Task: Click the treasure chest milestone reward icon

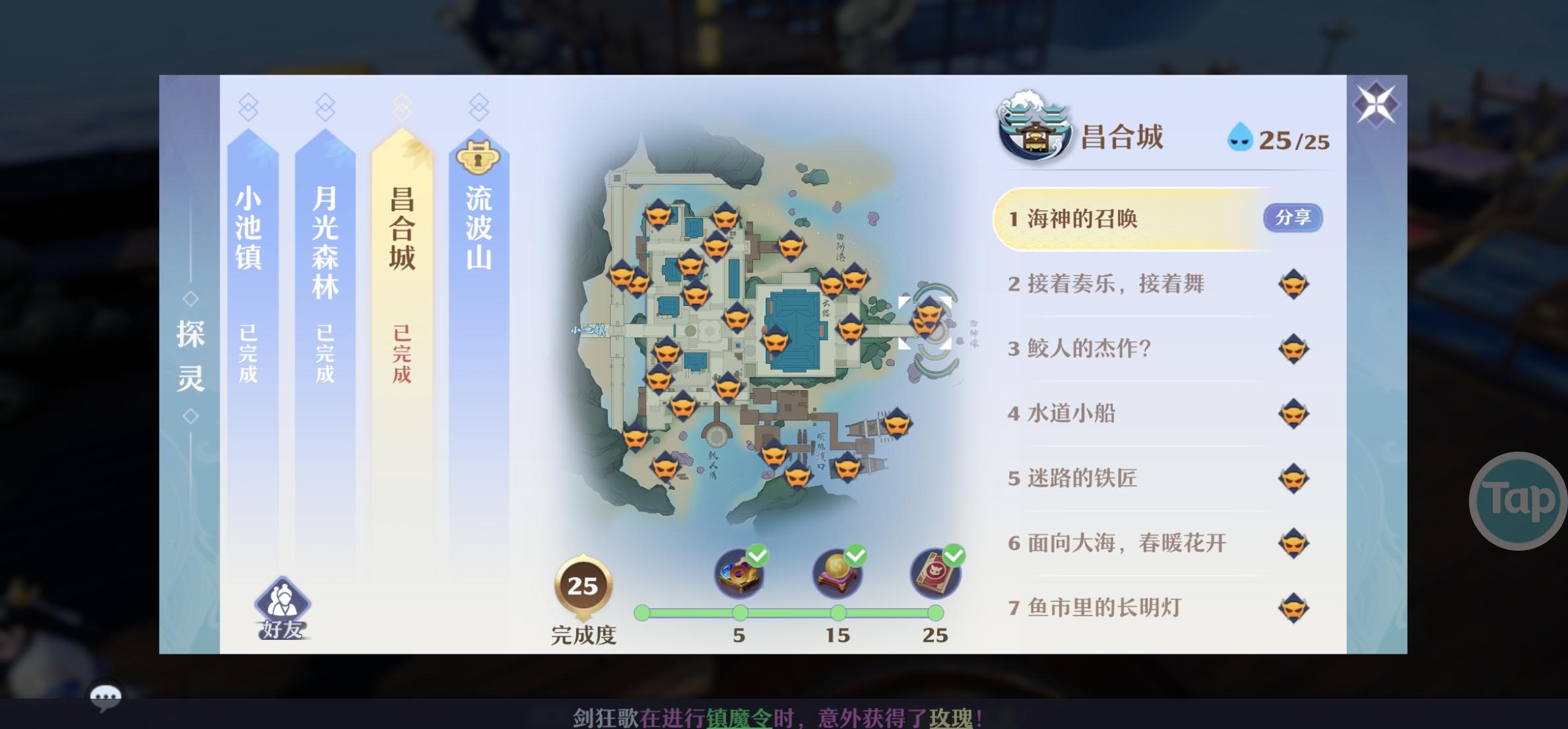Action: 738,574
